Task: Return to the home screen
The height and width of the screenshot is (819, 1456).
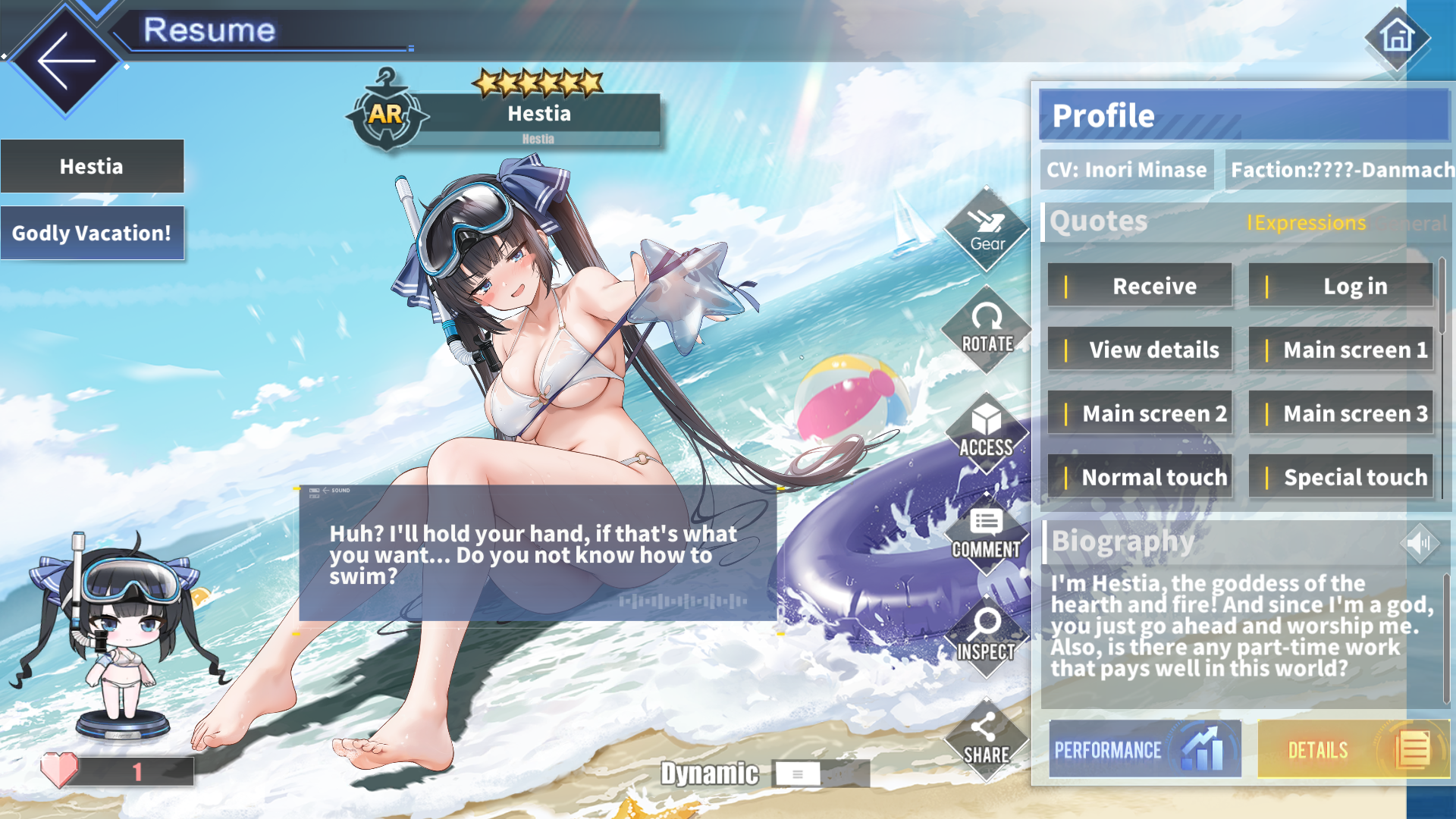Action: pyautogui.click(x=1397, y=37)
